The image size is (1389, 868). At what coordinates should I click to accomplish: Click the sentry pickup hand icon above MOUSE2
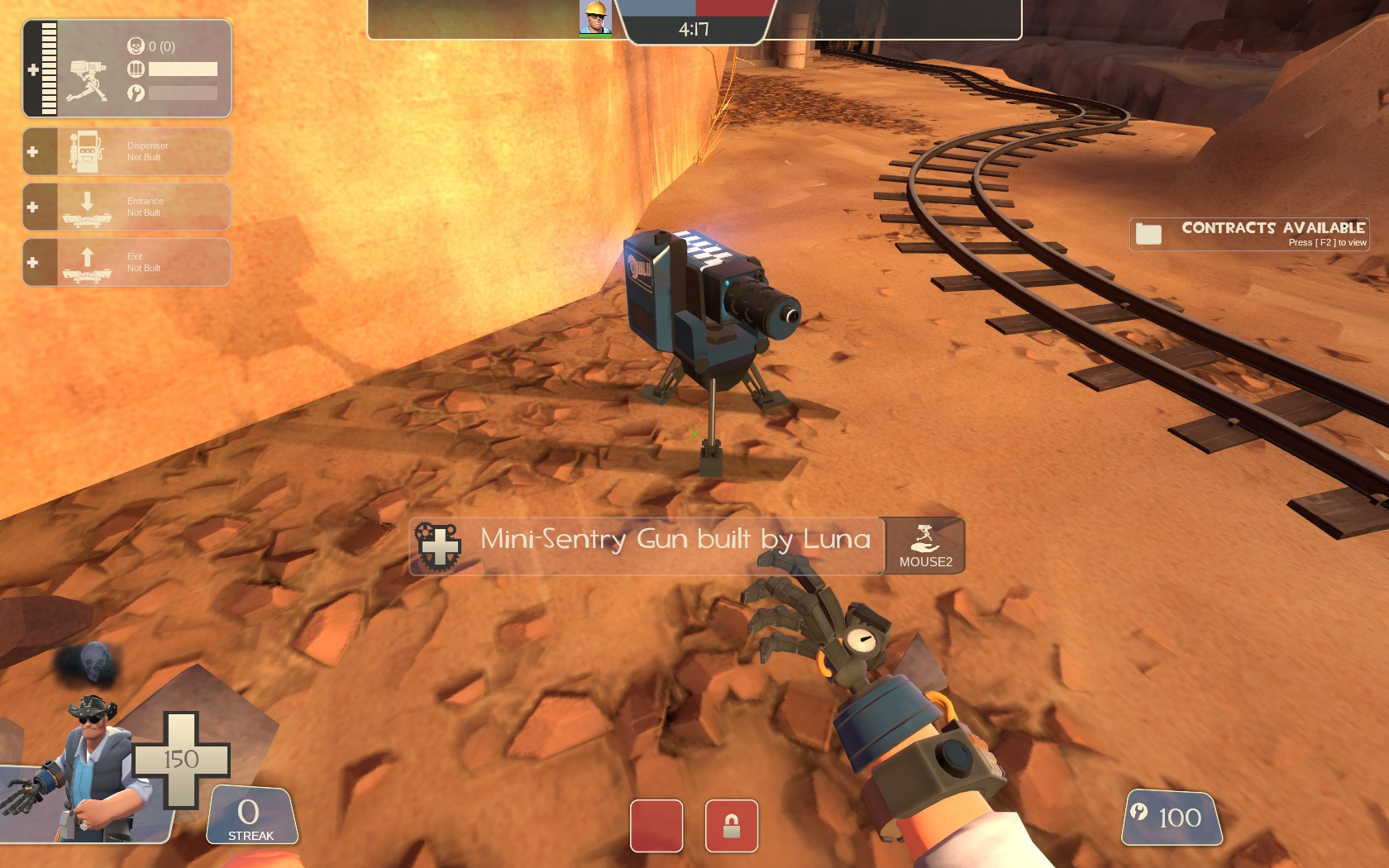(x=924, y=536)
